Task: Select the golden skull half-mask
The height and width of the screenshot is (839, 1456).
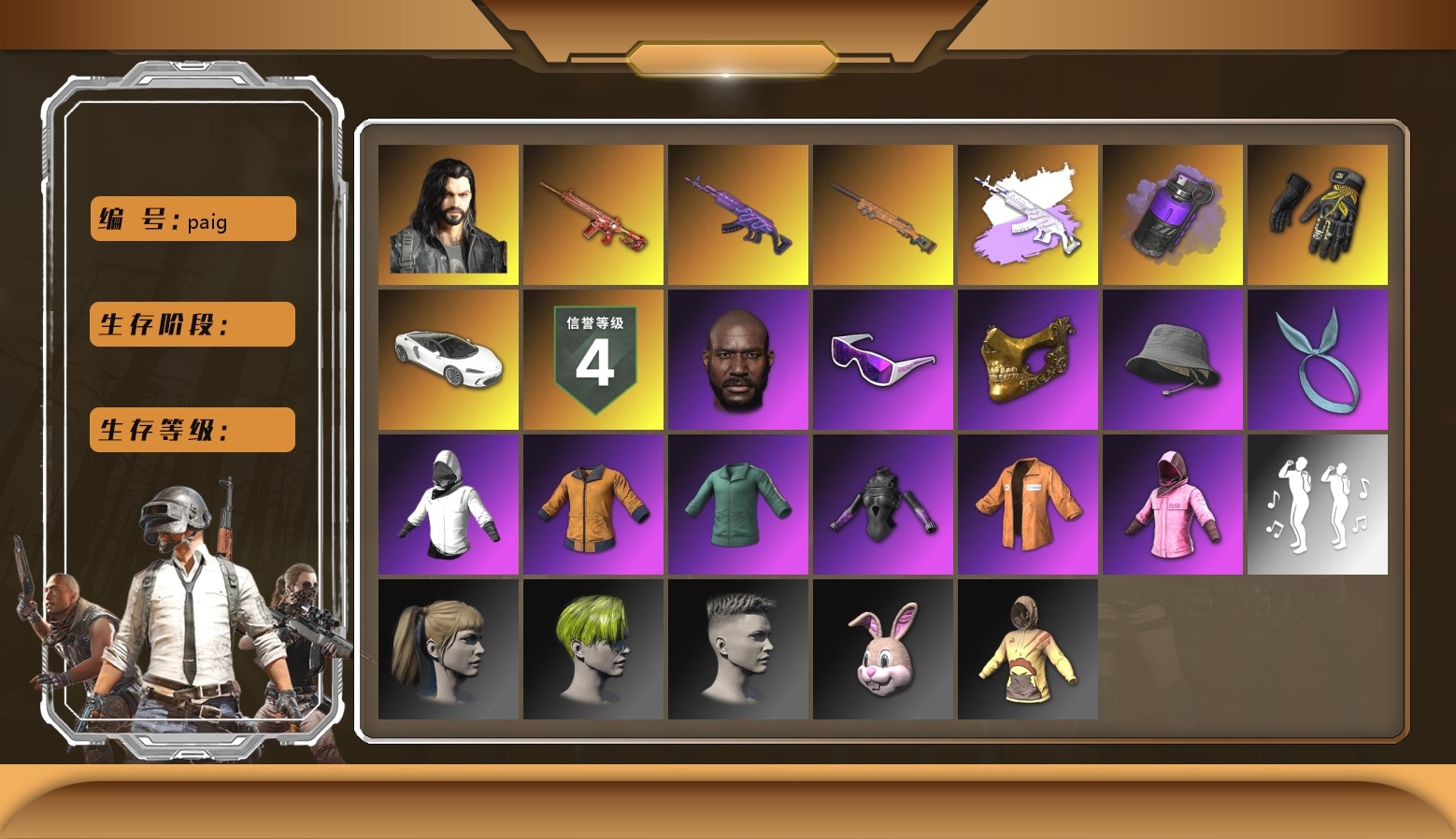Action: pyautogui.click(x=1027, y=358)
